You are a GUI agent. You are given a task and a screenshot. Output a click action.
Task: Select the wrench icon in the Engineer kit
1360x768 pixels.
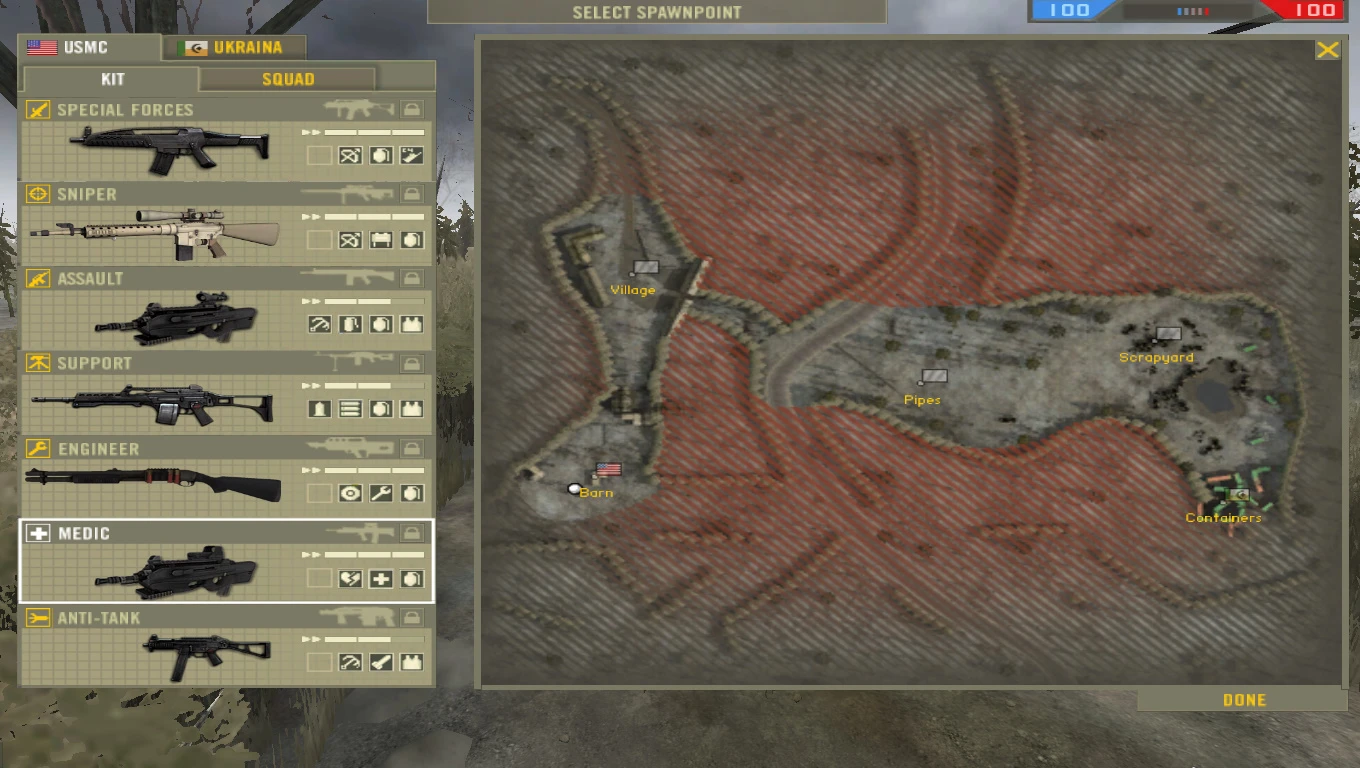pos(380,493)
